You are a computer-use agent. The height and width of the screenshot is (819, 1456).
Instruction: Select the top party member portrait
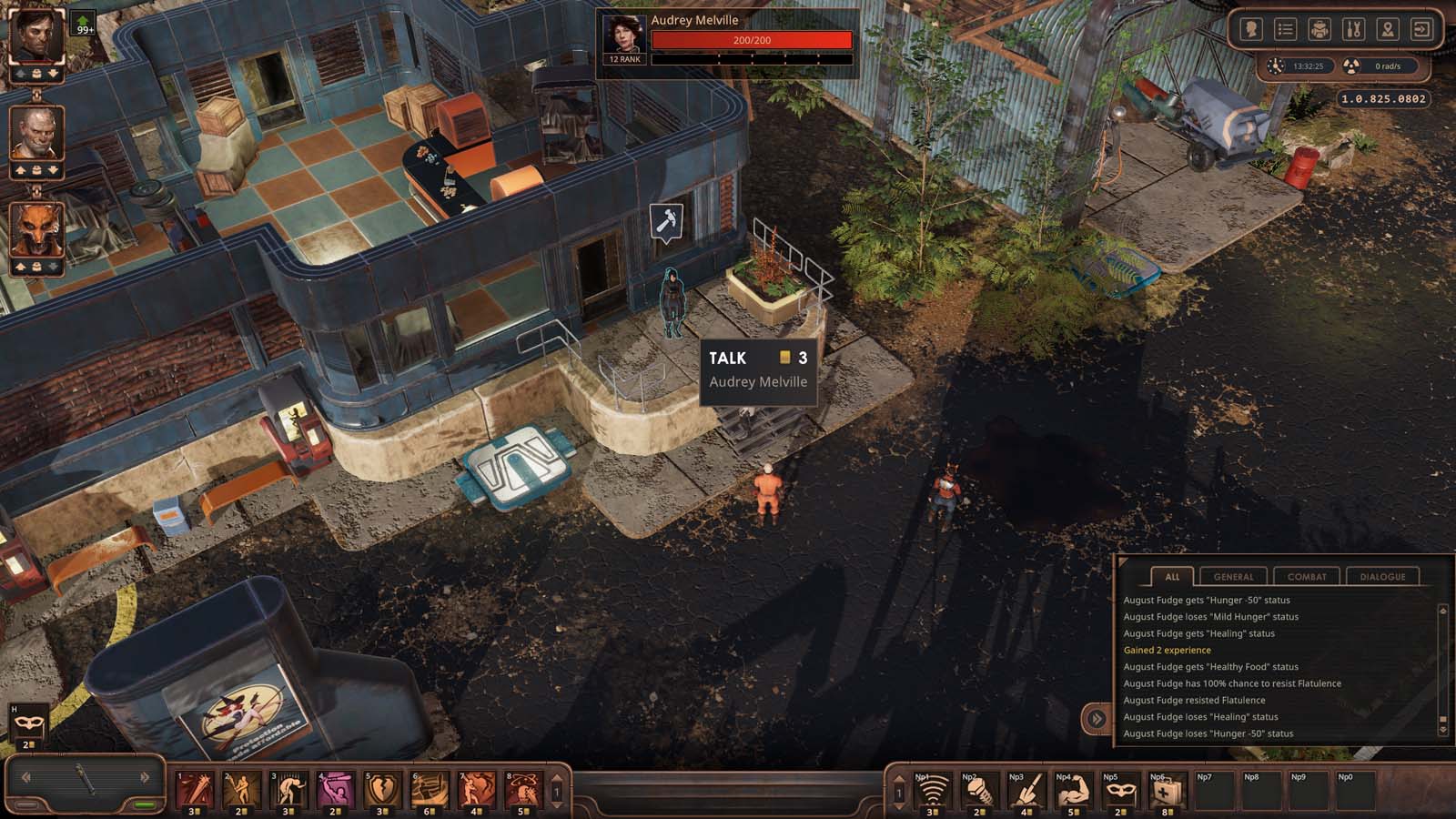coord(36,35)
